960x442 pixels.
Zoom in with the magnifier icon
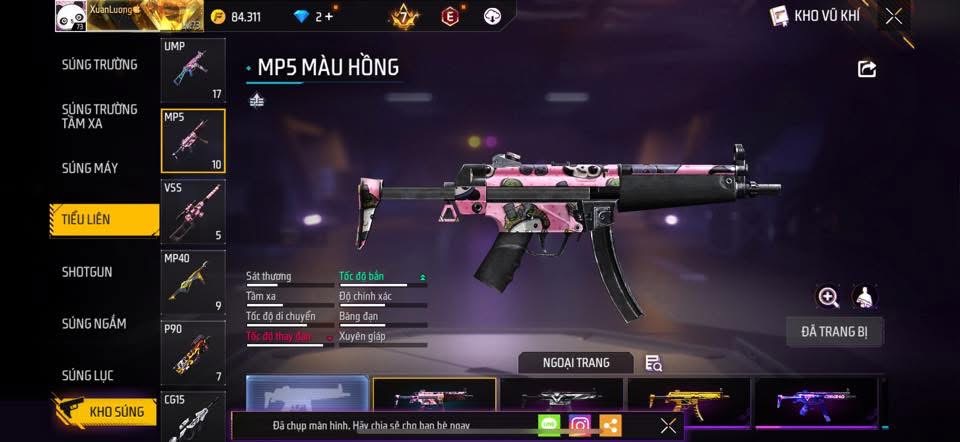tap(828, 297)
